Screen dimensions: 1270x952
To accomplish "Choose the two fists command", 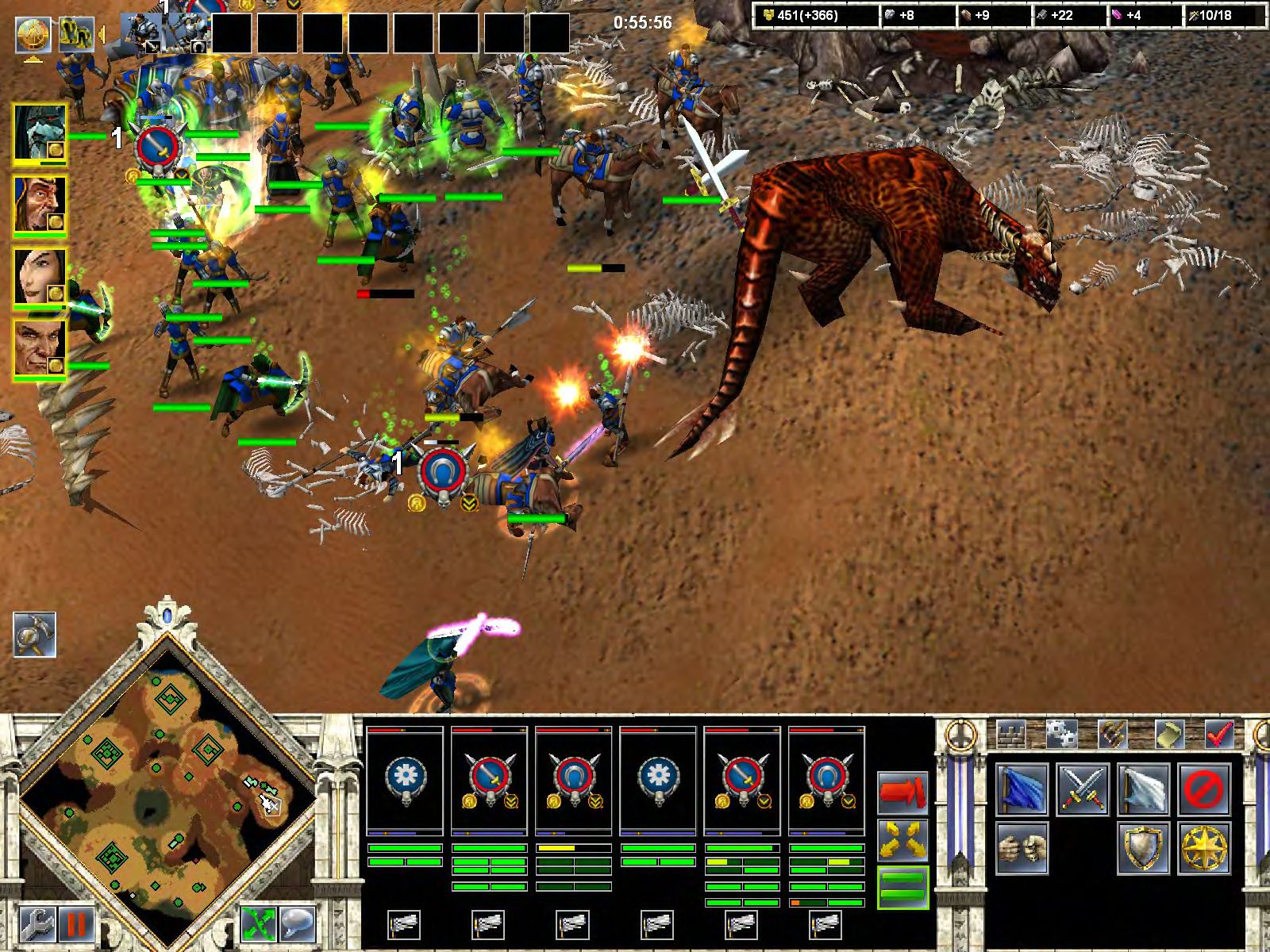I will (1022, 847).
